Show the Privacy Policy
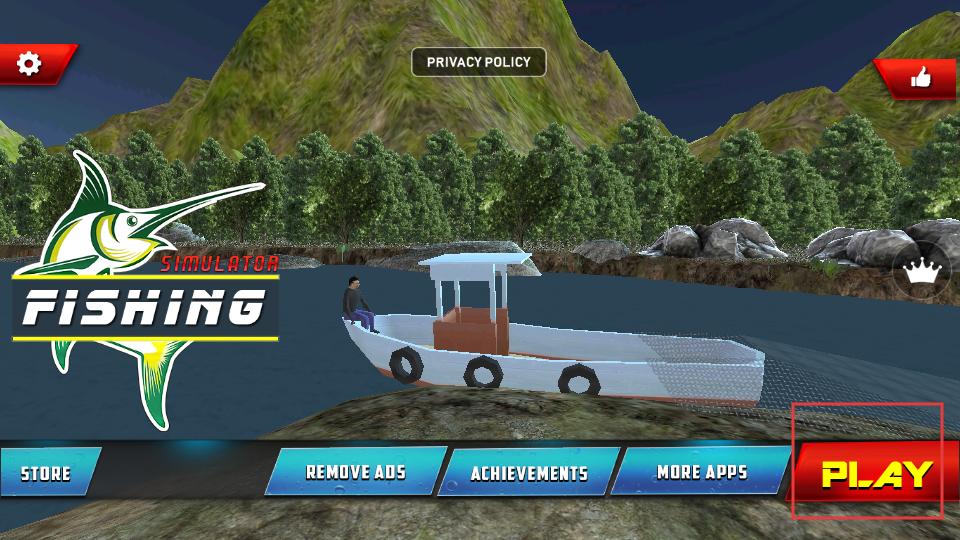 [479, 62]
